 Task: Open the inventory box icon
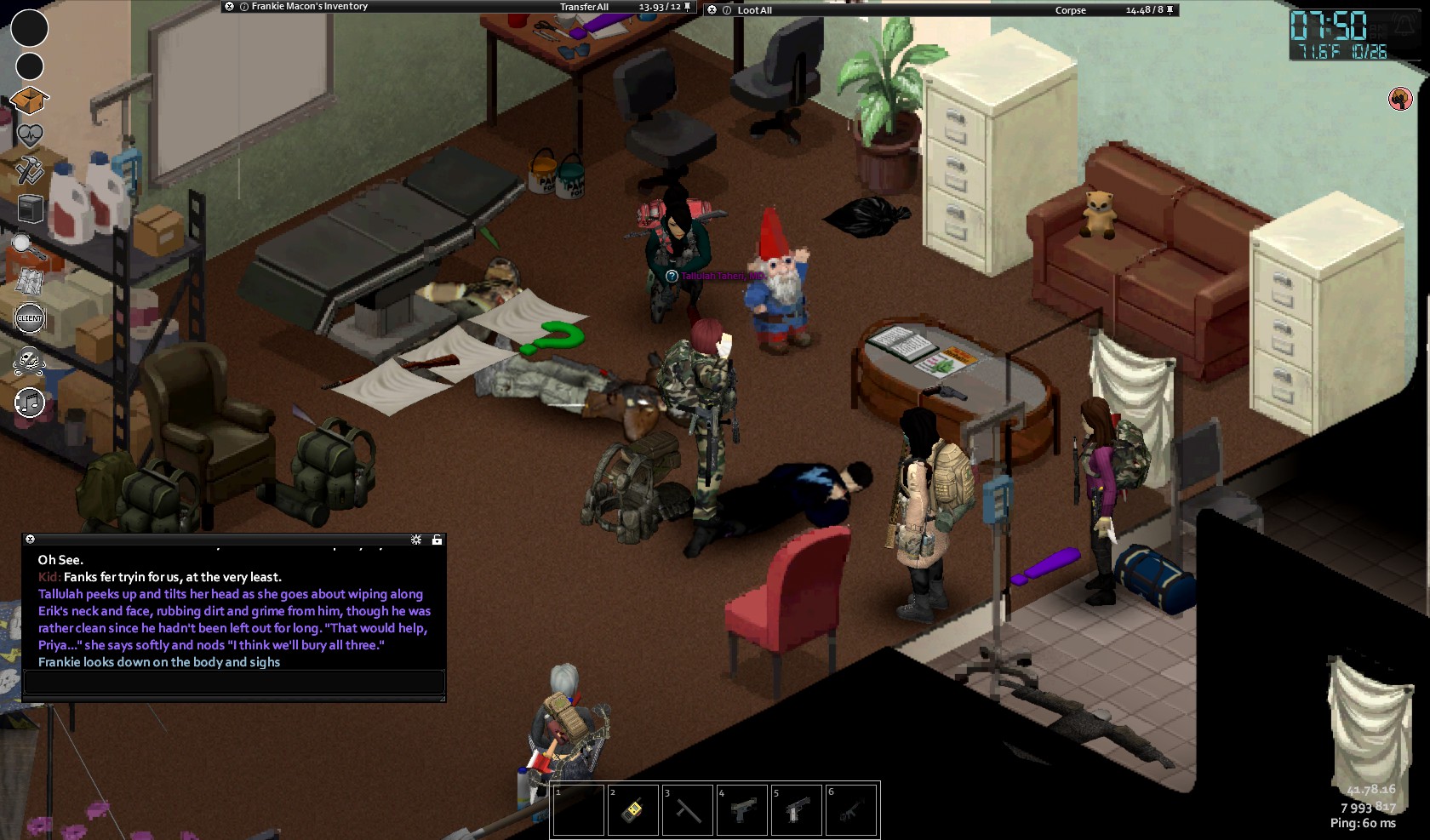(29, 100)
